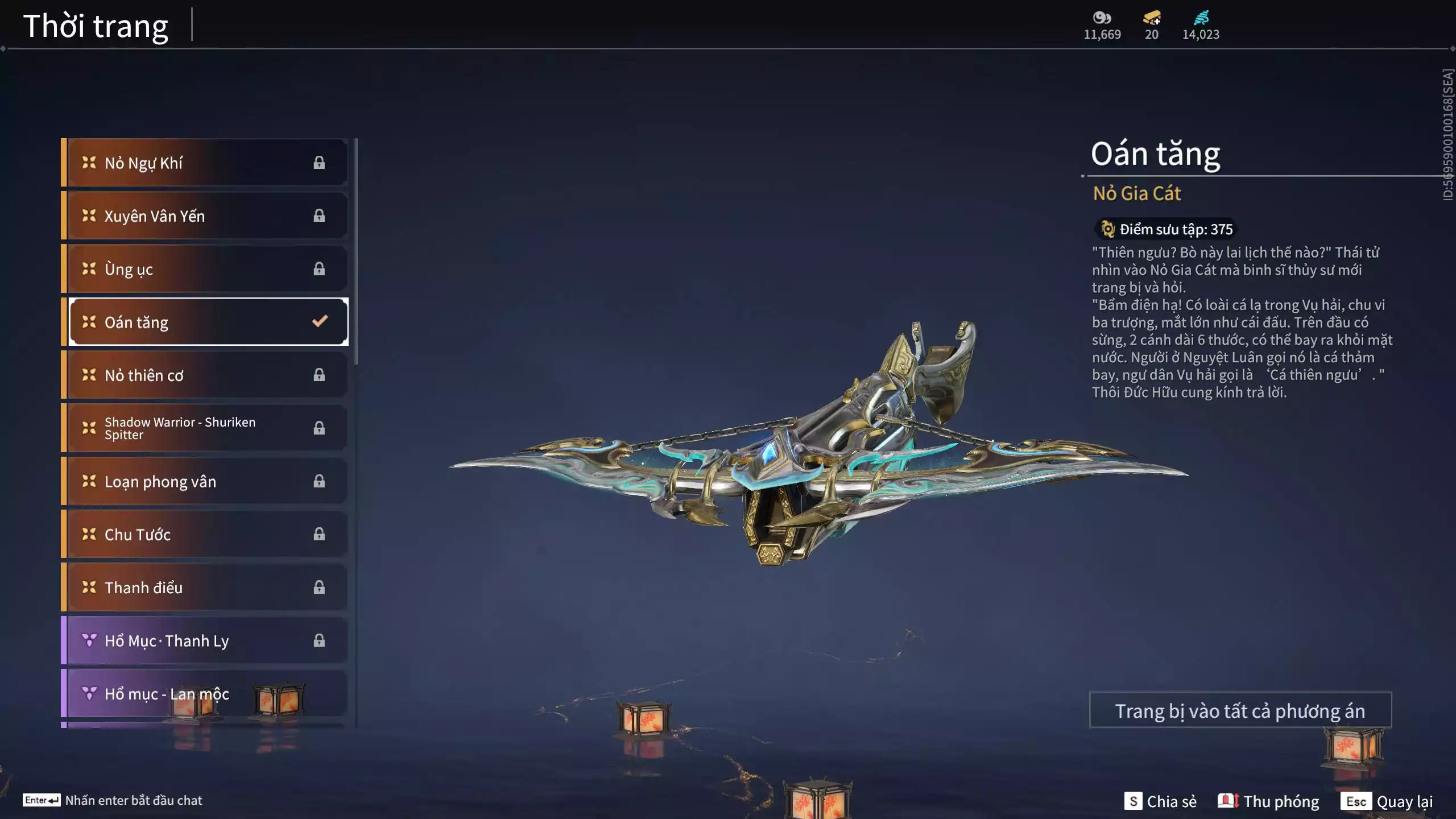Share the skin with Chia sẻ
The height and width of the screenshot is (819, 1456).
(x=1160, y=801)
